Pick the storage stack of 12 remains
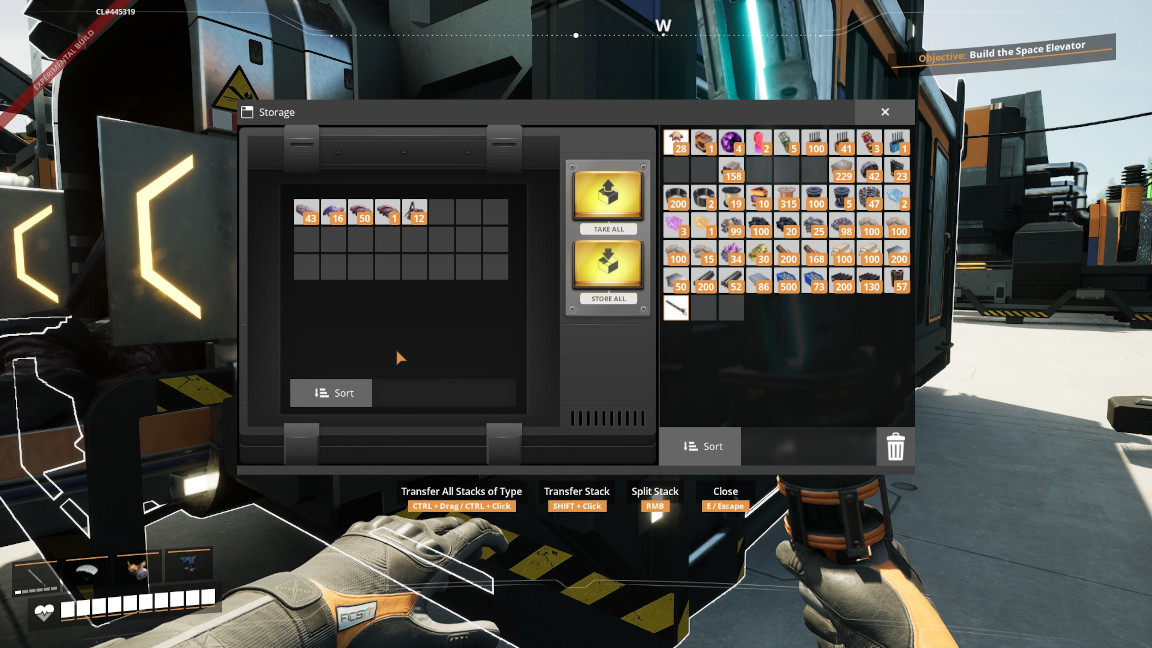 (x=415, y=212)
